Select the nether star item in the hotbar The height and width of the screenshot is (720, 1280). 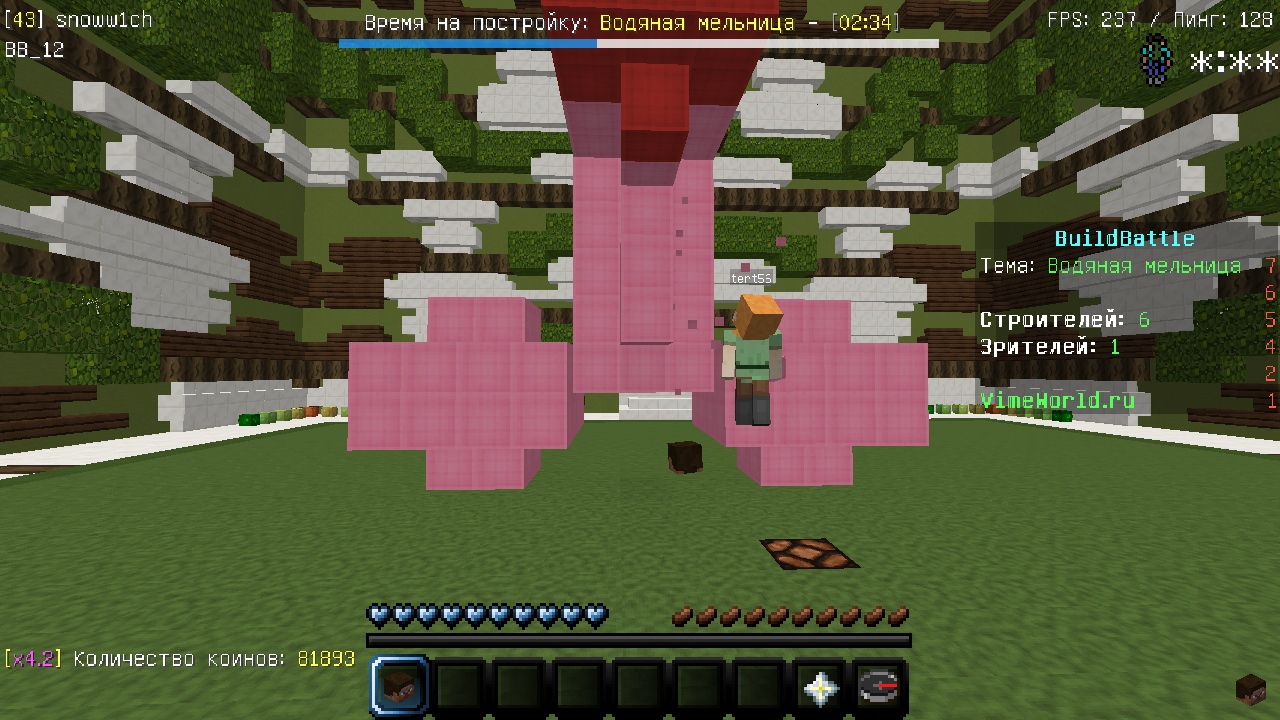click(819, 685)
